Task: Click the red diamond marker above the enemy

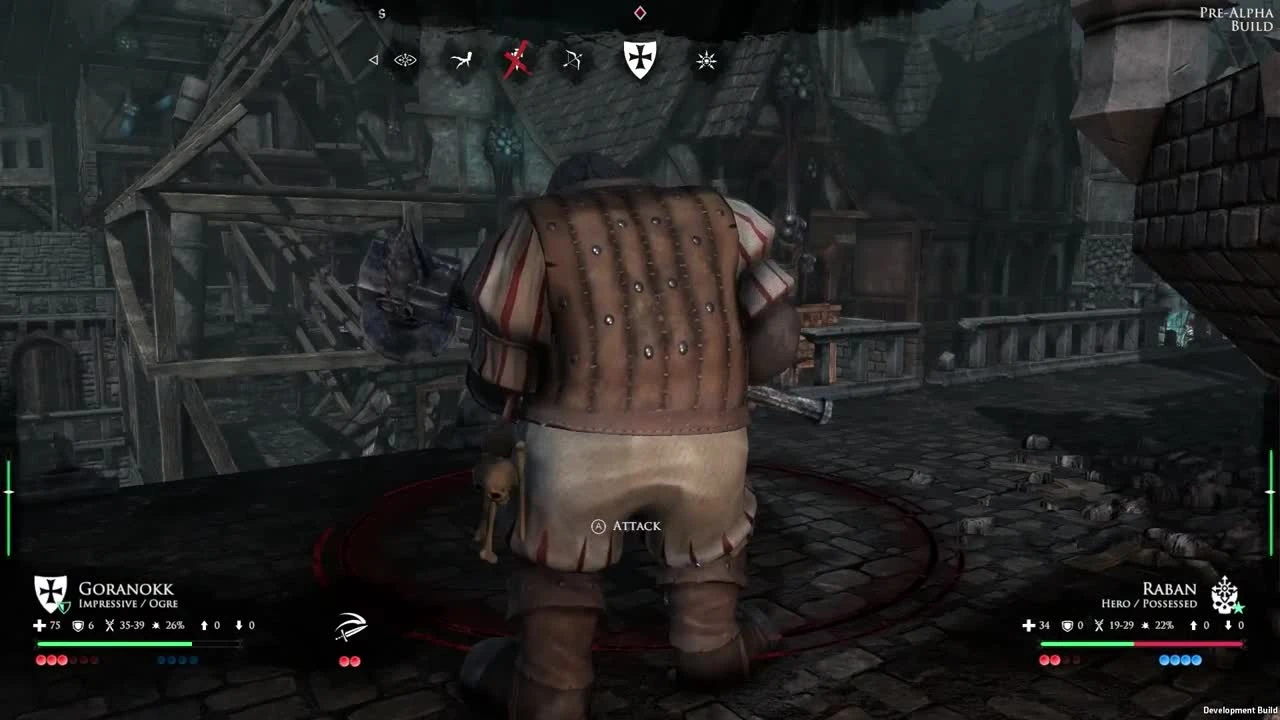Action: (639, 12)
